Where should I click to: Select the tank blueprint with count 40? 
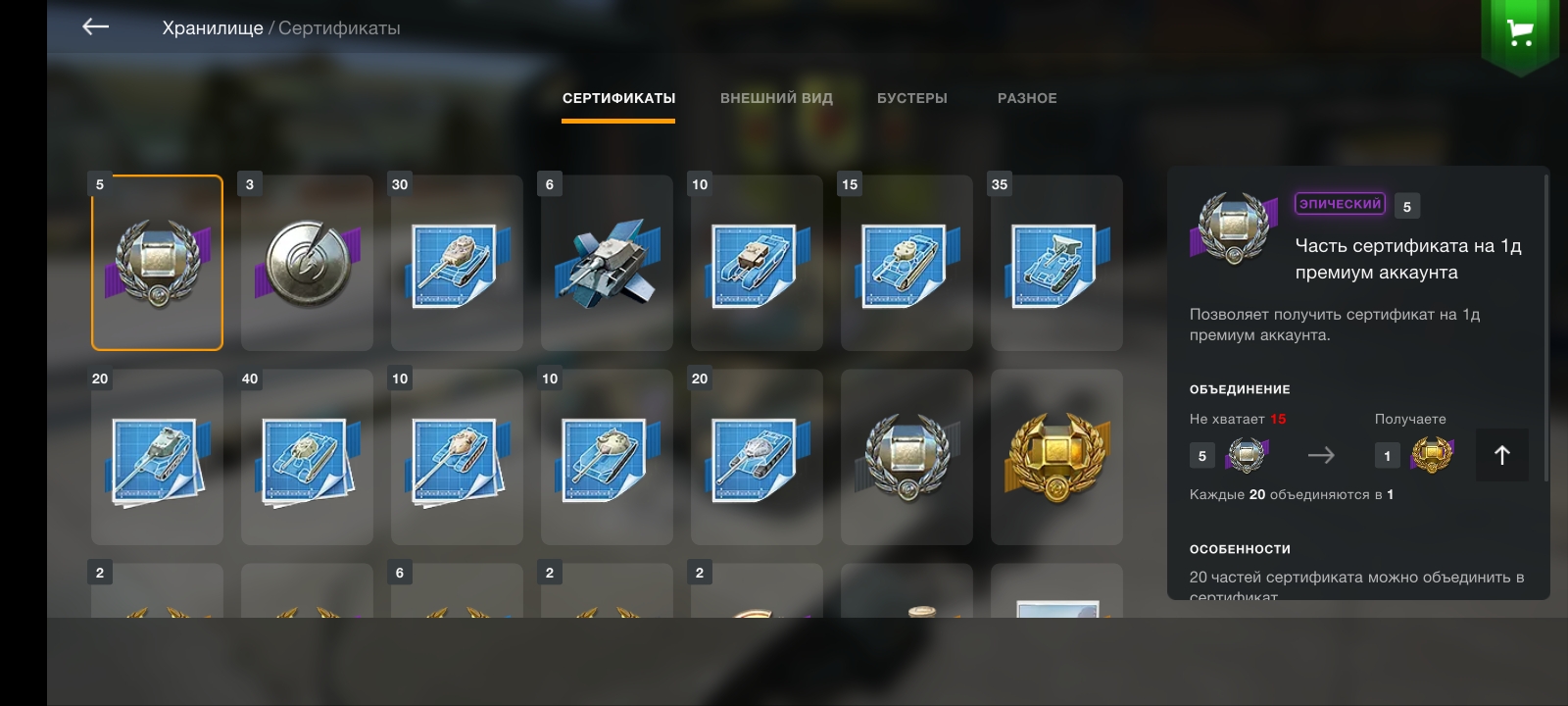point(307,457)
